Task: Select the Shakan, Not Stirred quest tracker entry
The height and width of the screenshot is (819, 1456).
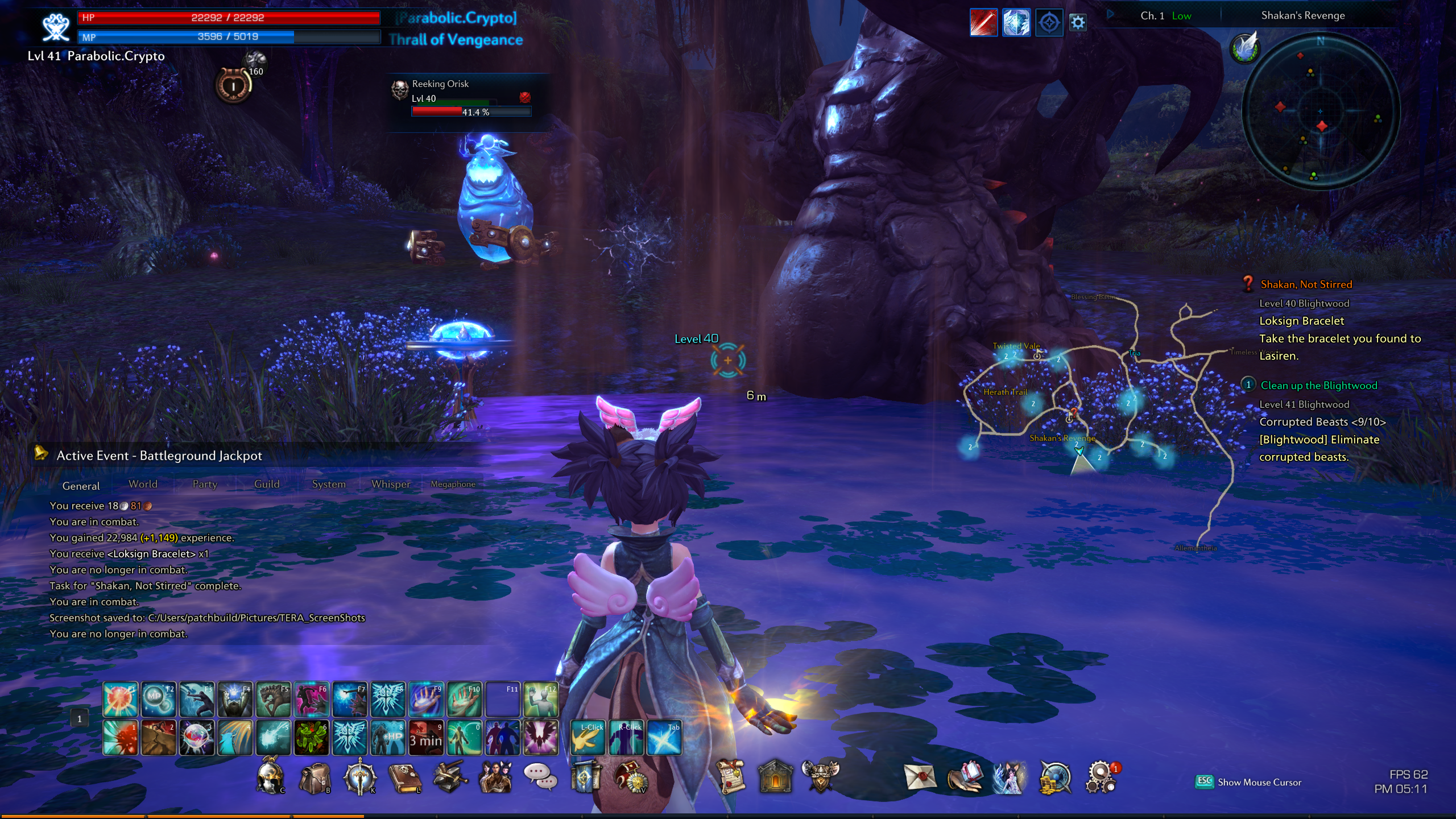Action: [1306, 284]
